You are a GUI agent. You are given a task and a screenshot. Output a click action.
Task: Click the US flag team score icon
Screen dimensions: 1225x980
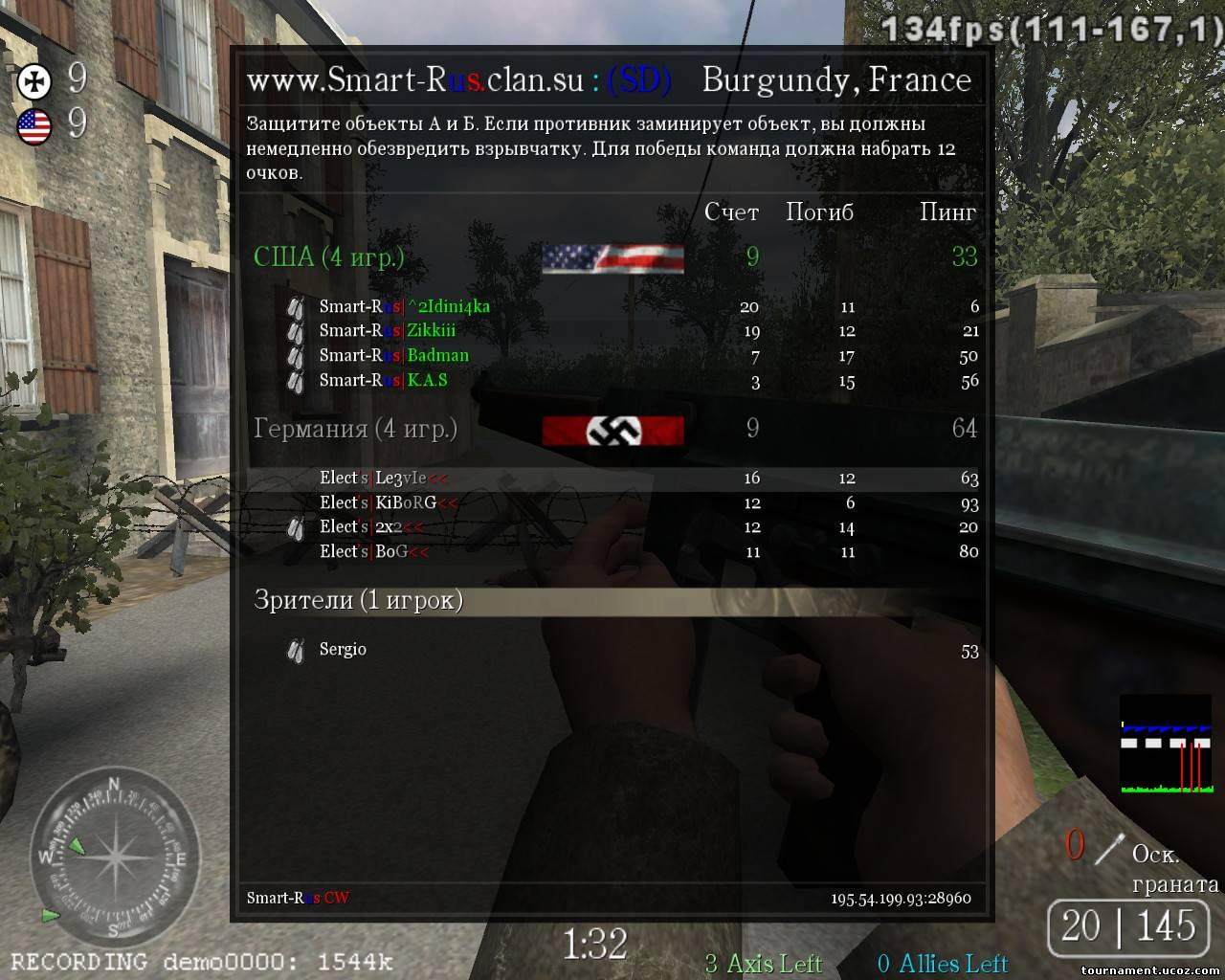point(35,125)
